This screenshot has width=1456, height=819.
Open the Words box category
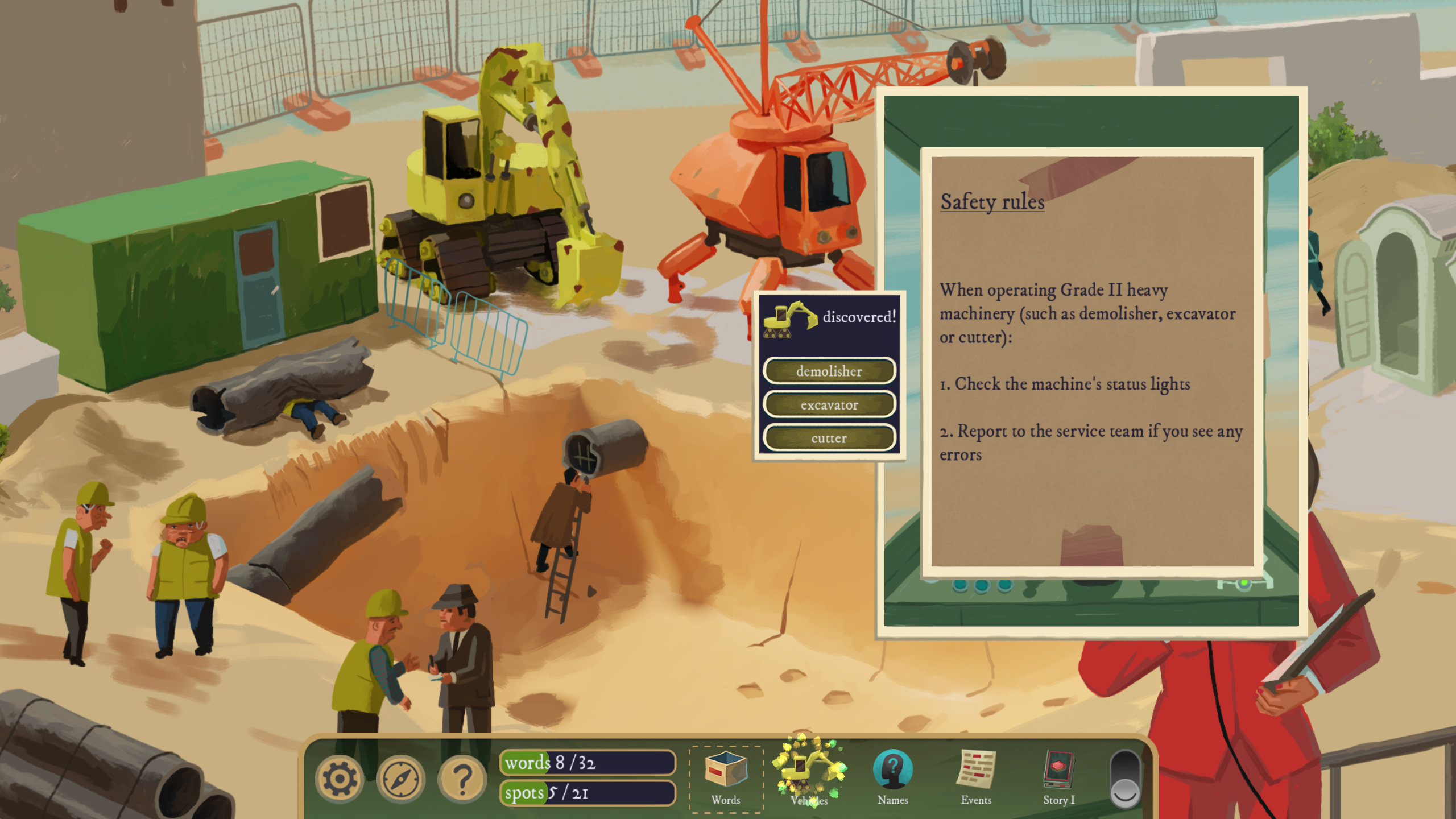point(726,777)
